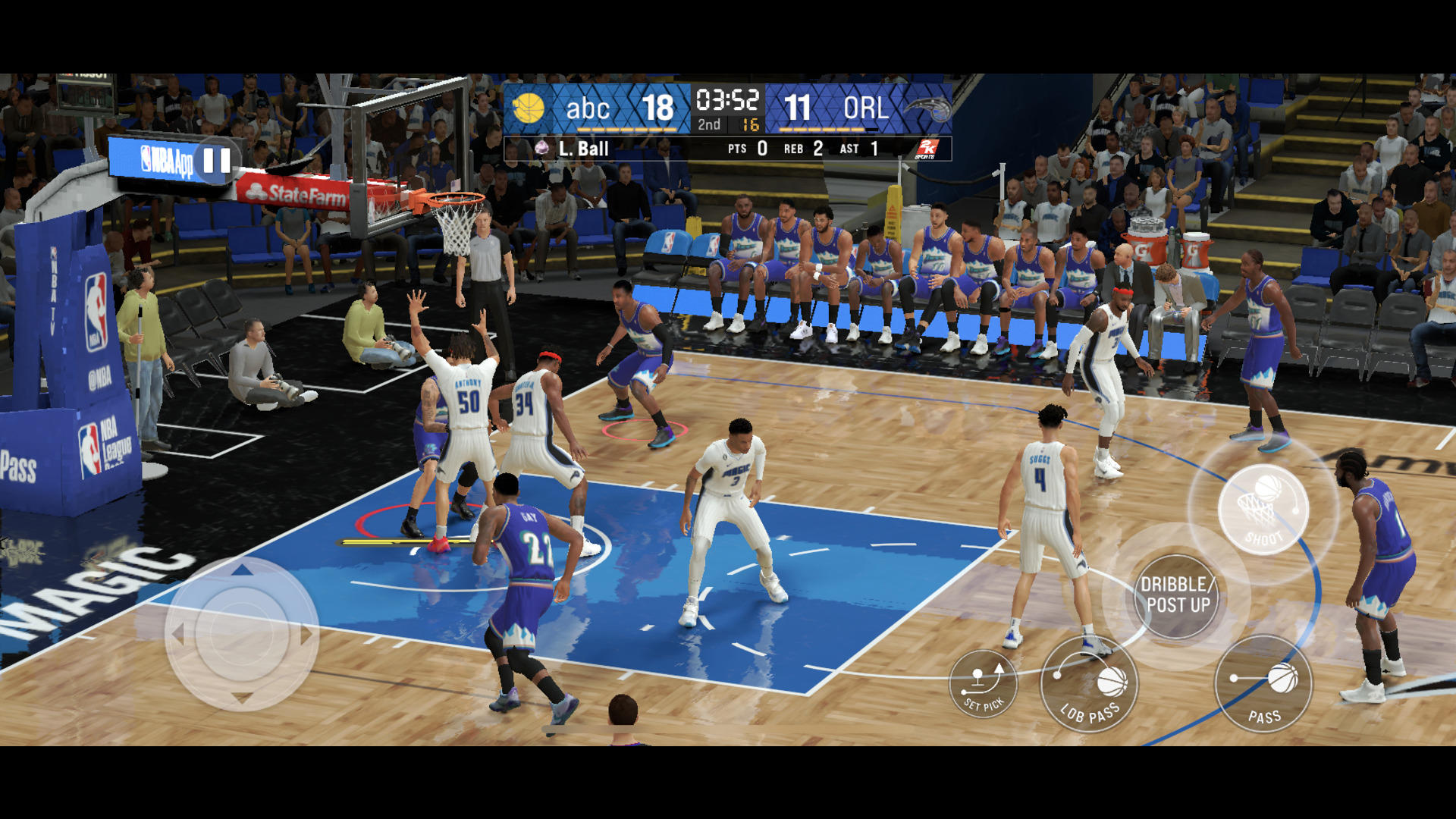
Task: Tap the shot clock showing 16
Action: 752,126
